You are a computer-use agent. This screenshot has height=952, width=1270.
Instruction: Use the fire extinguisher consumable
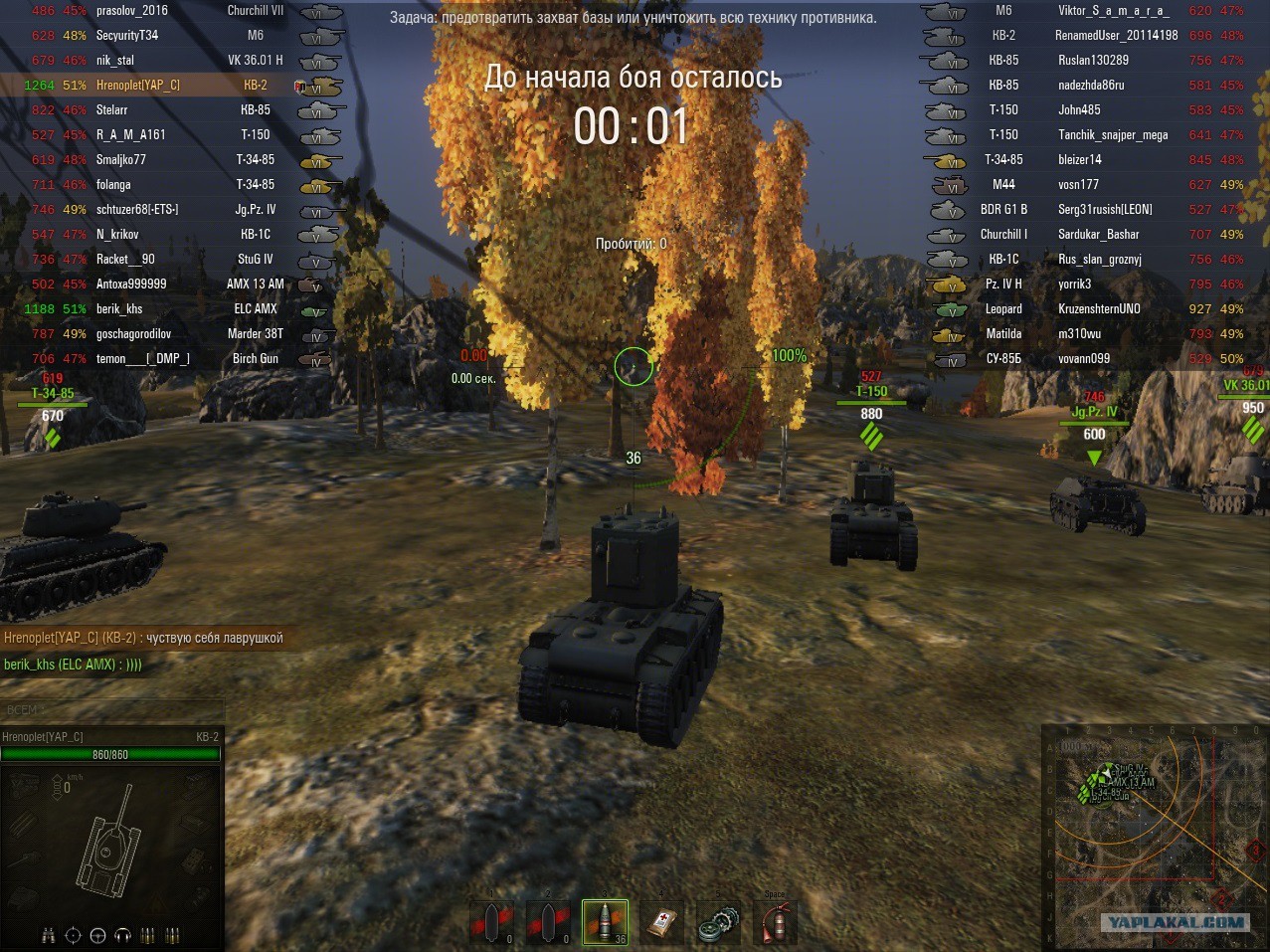776,922
